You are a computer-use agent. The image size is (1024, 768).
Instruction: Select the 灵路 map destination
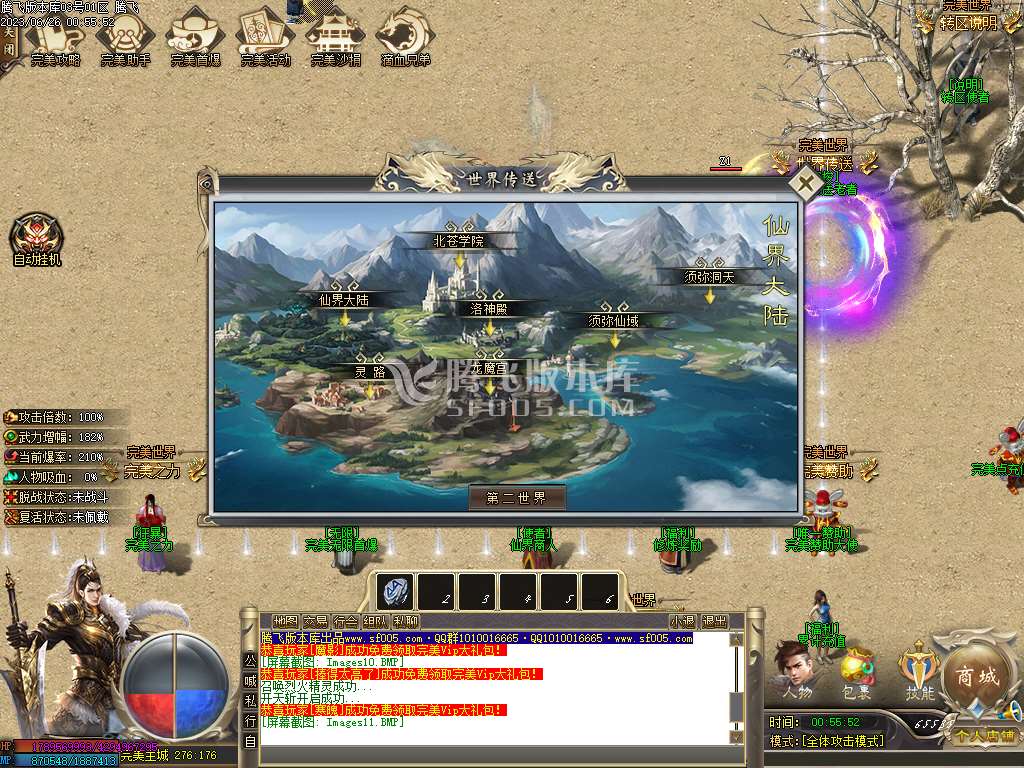click(371, 372)
